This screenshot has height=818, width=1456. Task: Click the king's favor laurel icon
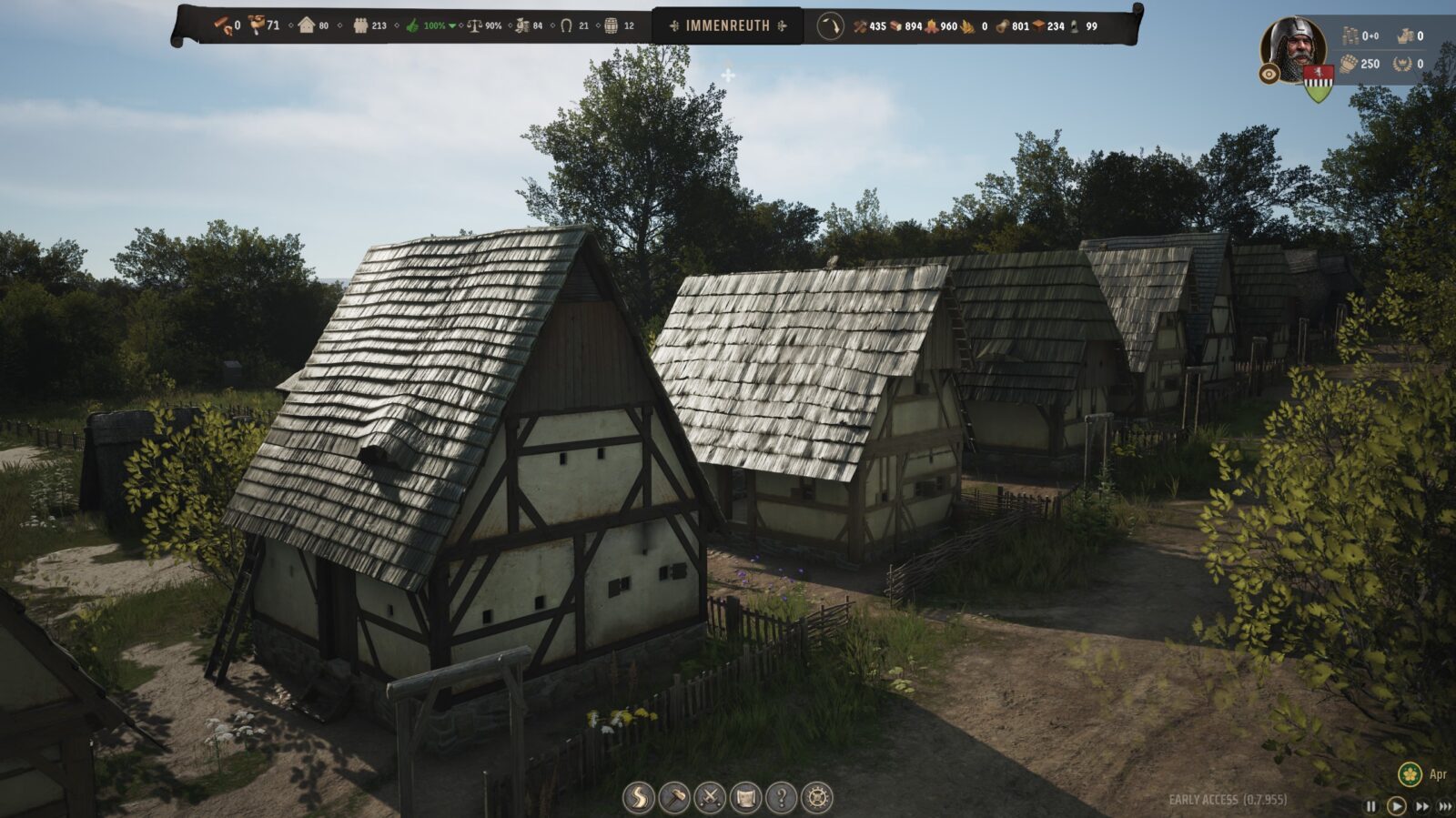pos(1402,64)
